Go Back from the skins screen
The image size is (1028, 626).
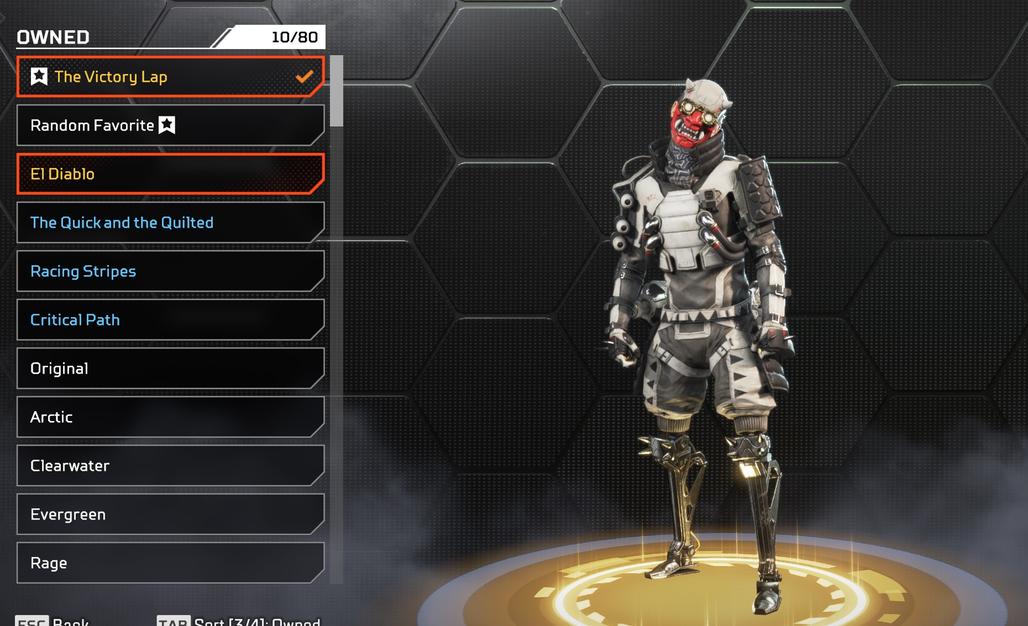point(70,621)
